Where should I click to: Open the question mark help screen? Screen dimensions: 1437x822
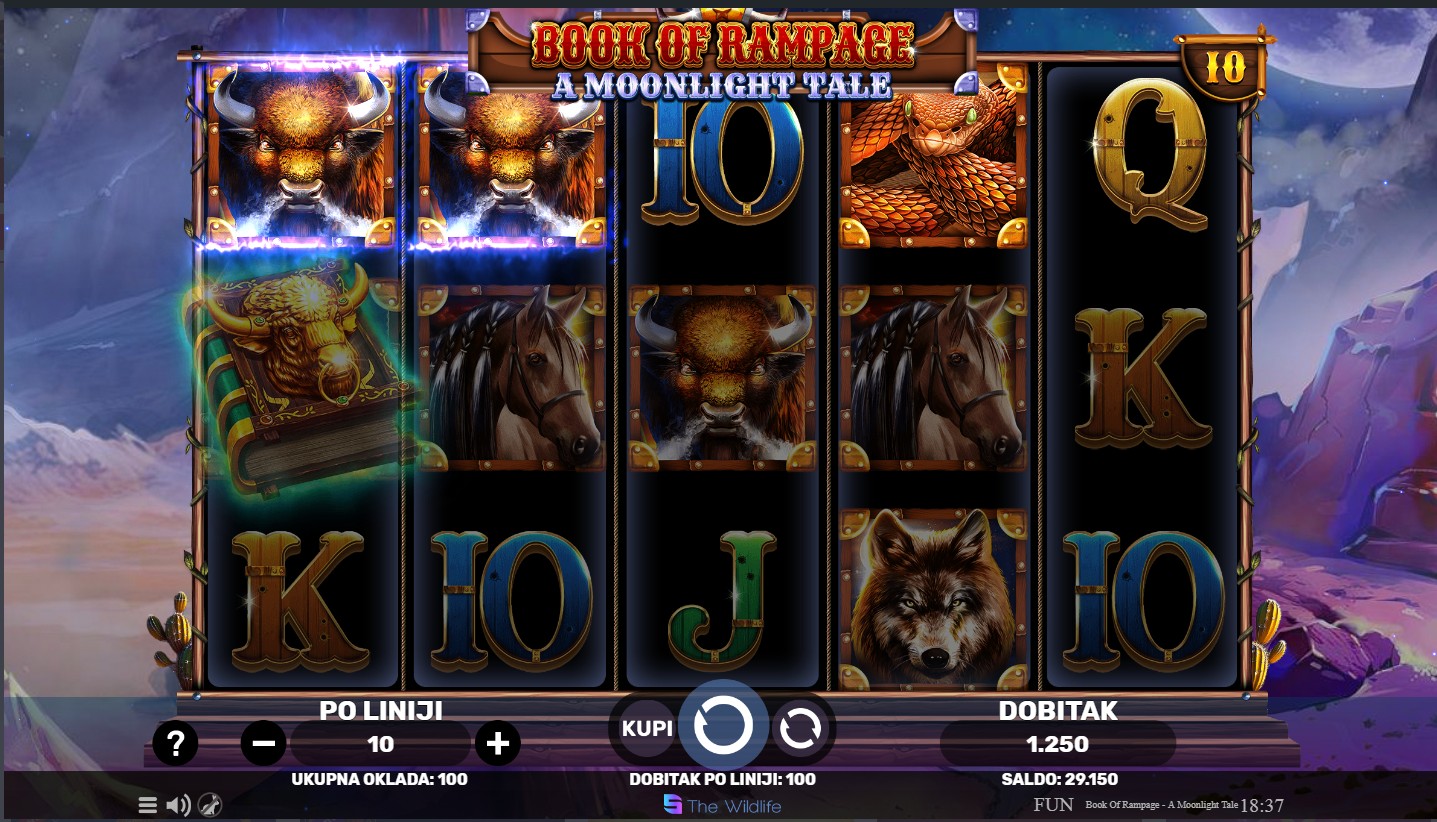(175, 744)
